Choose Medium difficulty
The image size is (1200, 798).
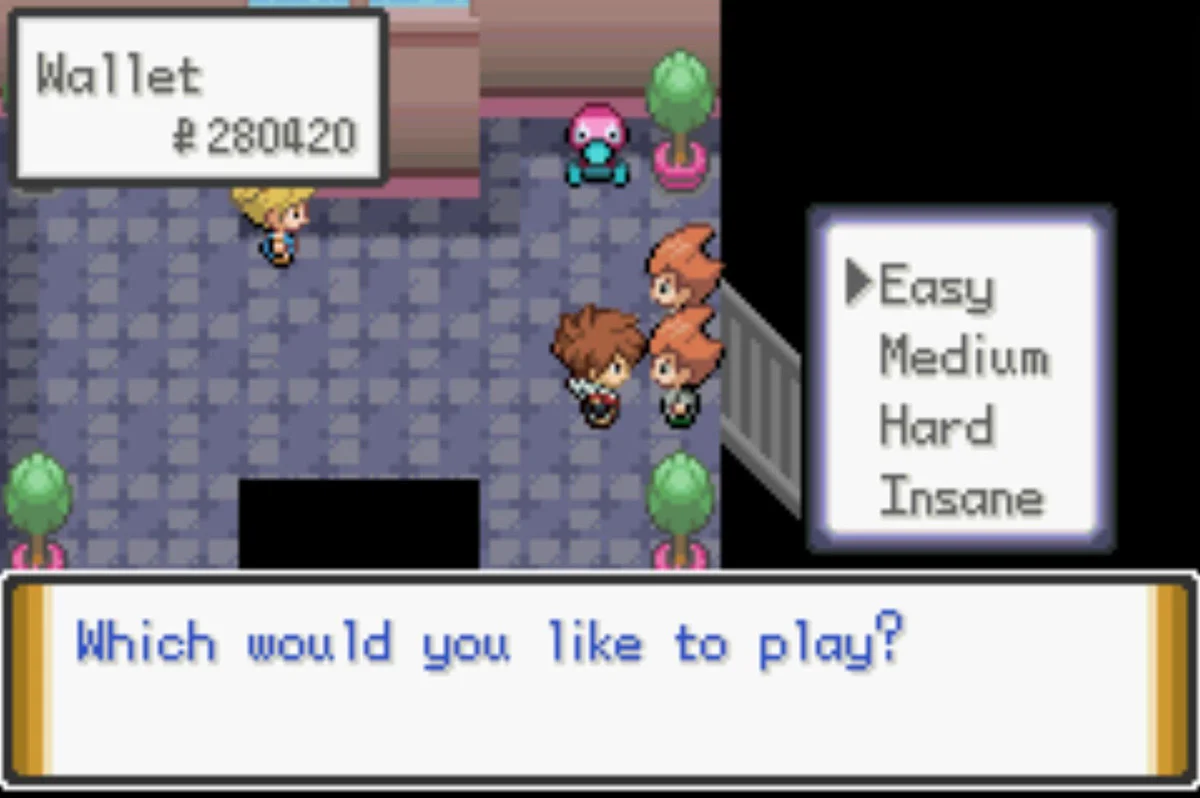[963, 357]
